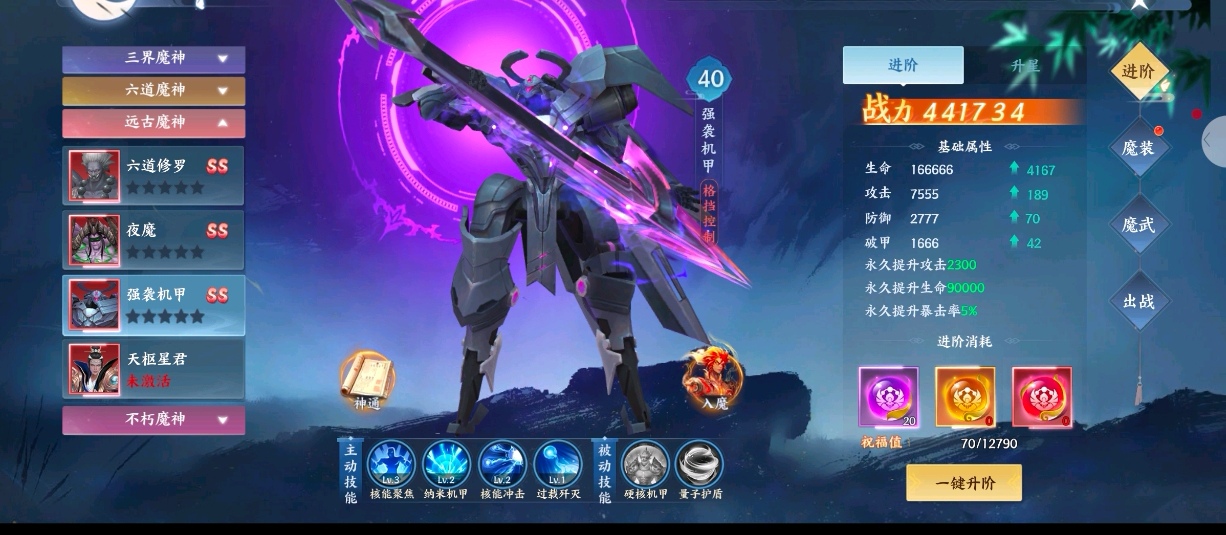View the 纳米机甲 active skill
Screen dimensions: 1226x535
[446, 465]
